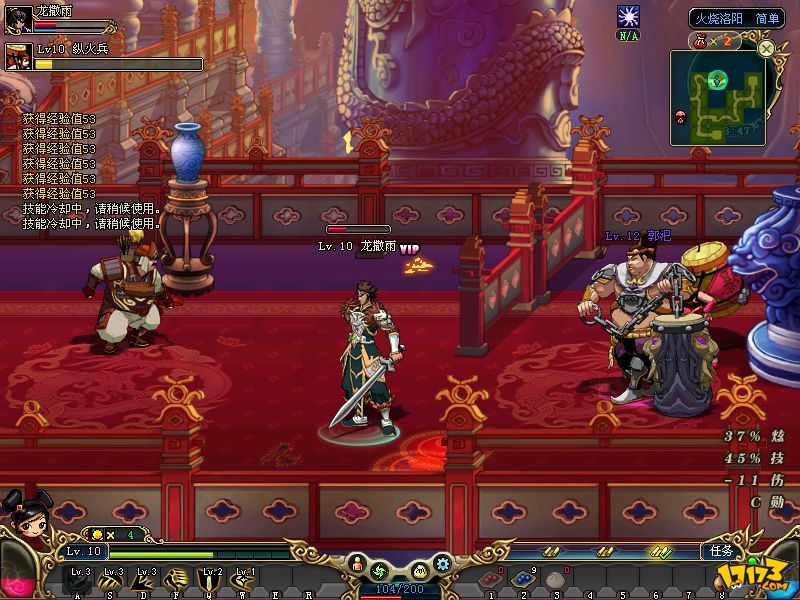Use the skill in hotkey slot Q
Viewport: 800px width, 600px height.
pos(211,579)
